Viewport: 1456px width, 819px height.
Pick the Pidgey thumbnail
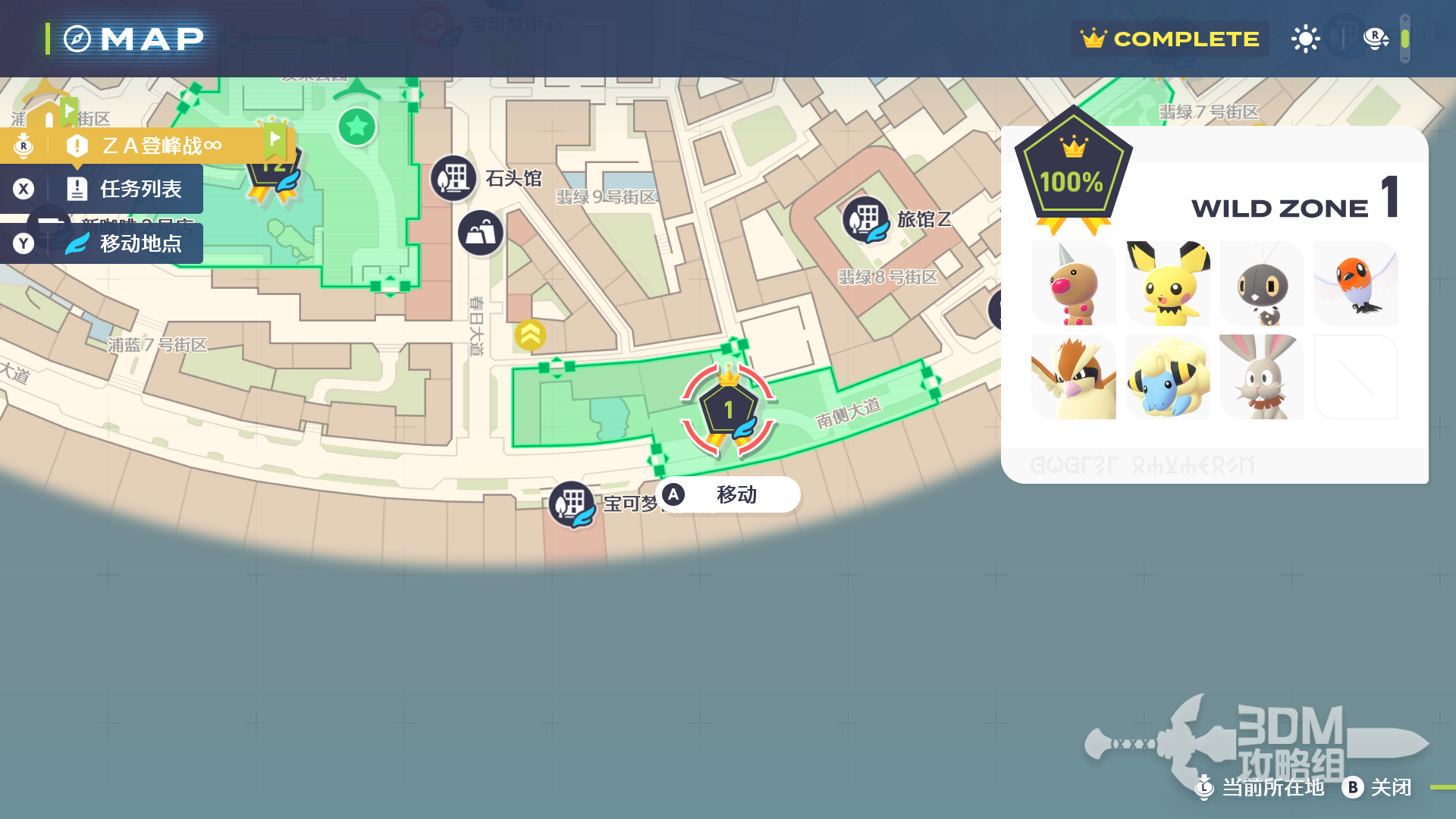pyautogui.click(x=1074, y=377)
